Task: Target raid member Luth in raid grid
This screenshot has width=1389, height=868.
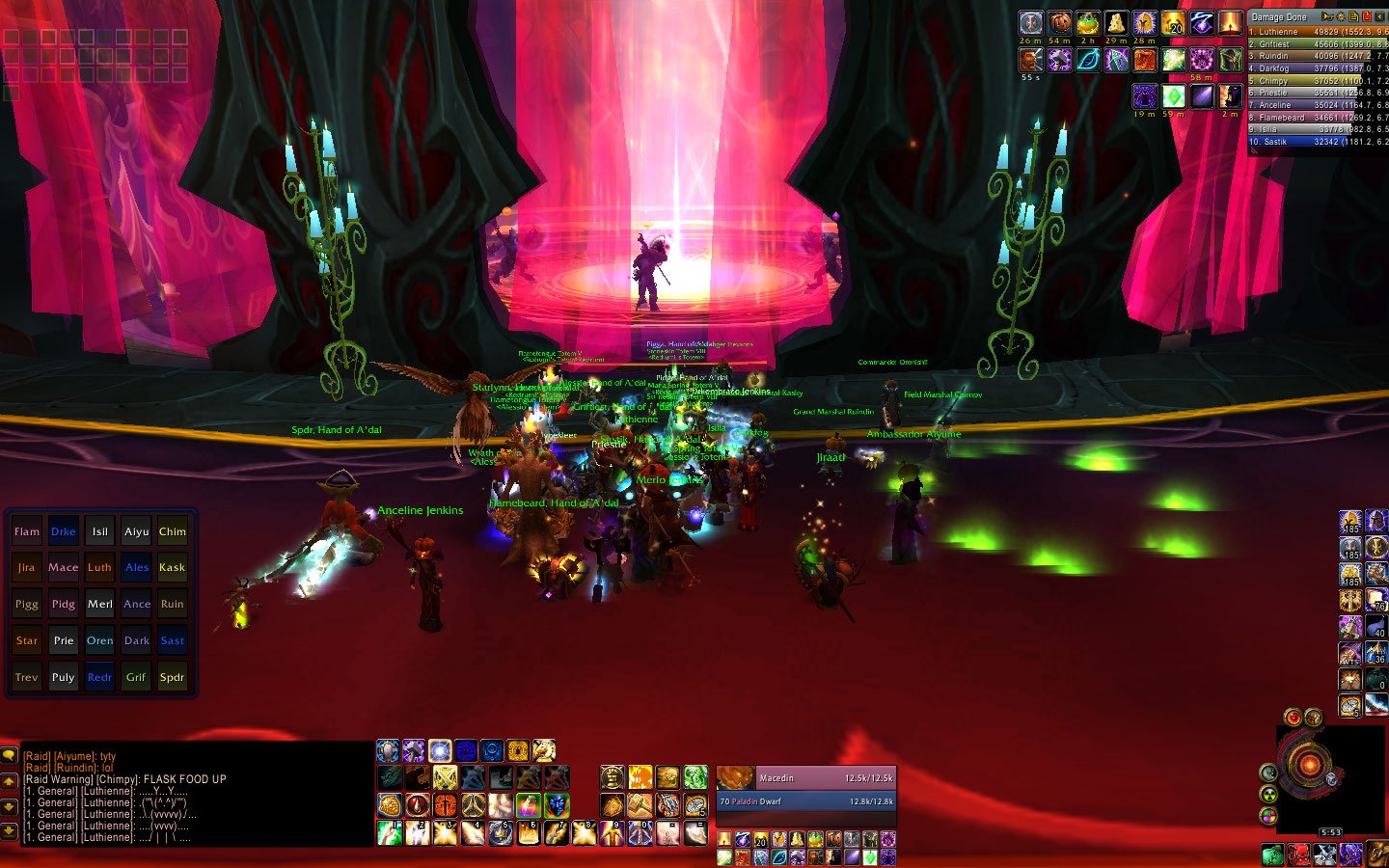Action: pos(100,568)
